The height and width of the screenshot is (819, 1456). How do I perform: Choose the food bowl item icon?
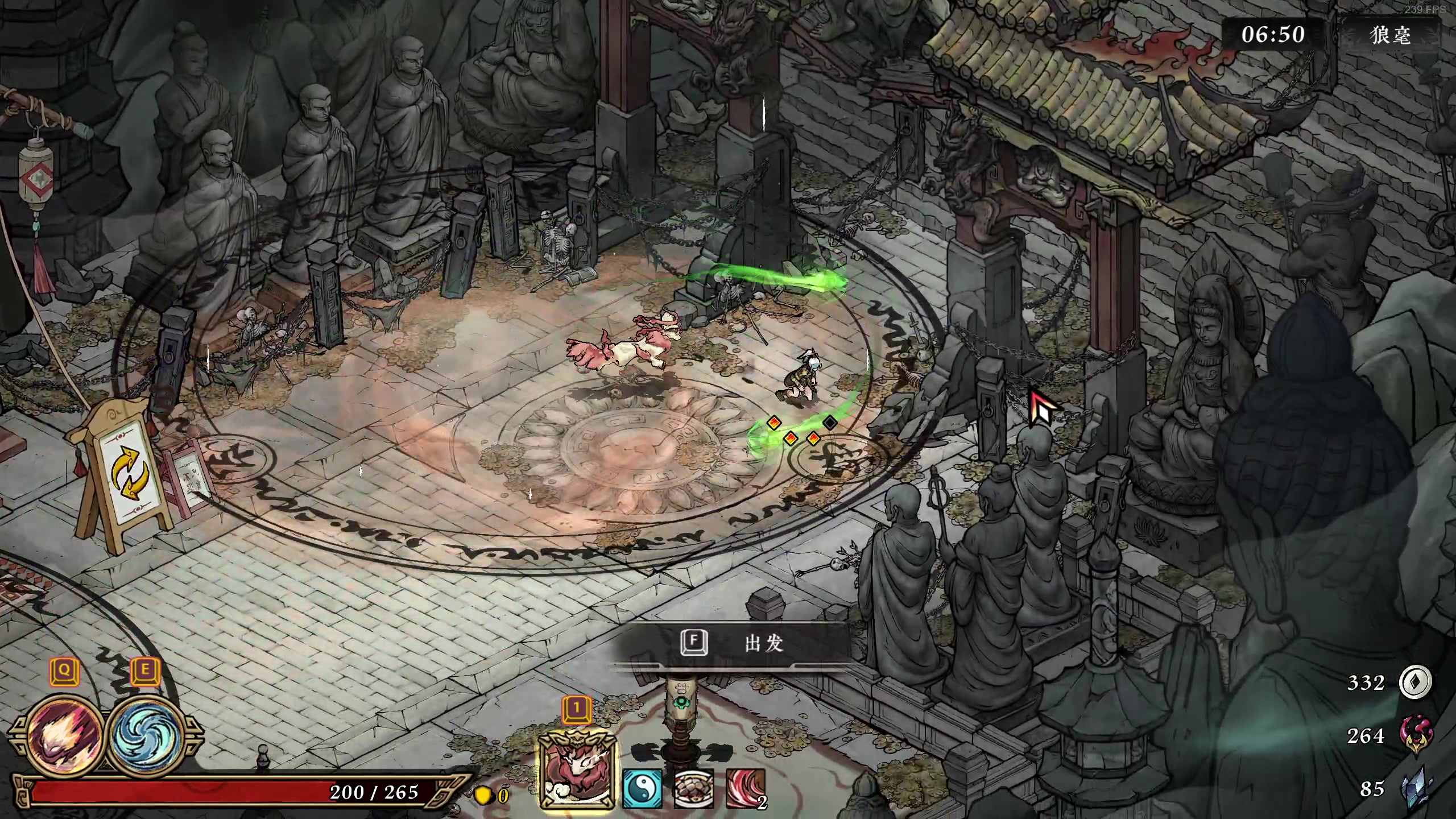click(x=694, y=788)
